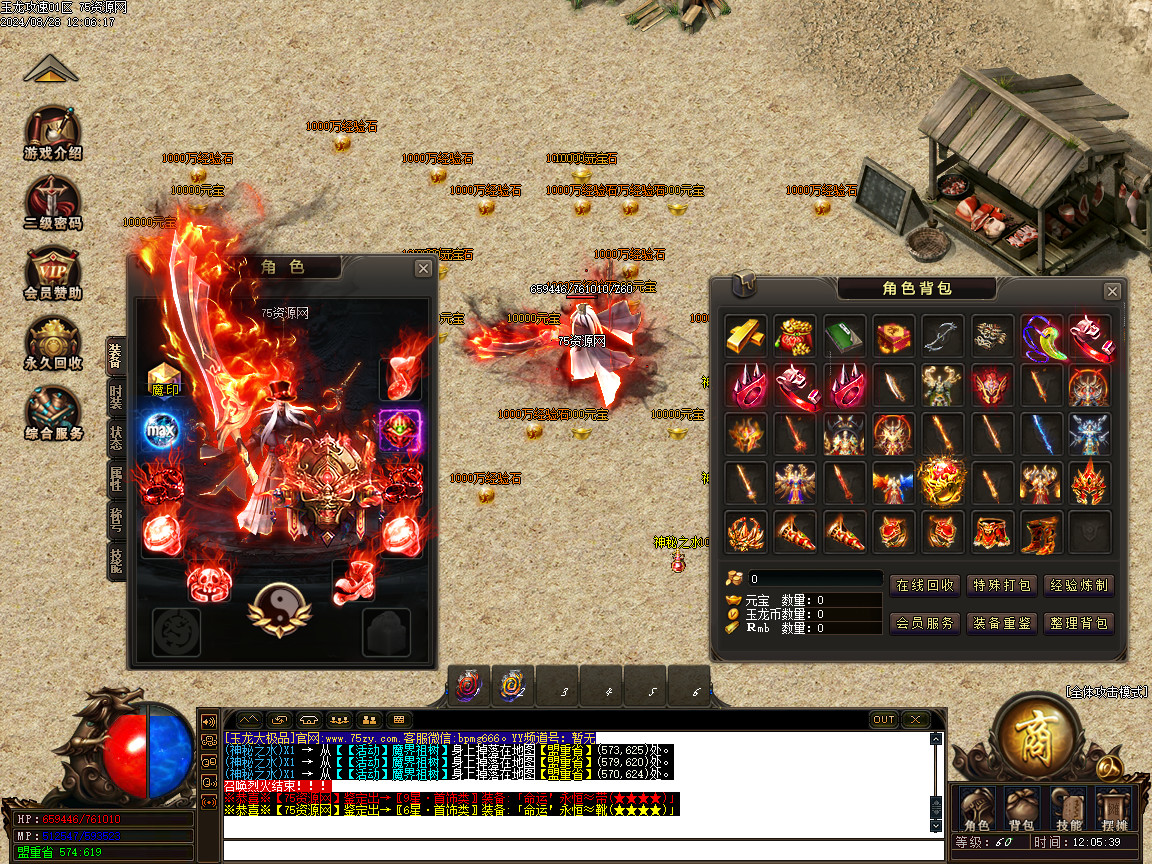Viewport: 1152px width, 864px height.
Task: Choose the 装备重鉴 equipment re-appraisal button
Action: point(1002,623)
